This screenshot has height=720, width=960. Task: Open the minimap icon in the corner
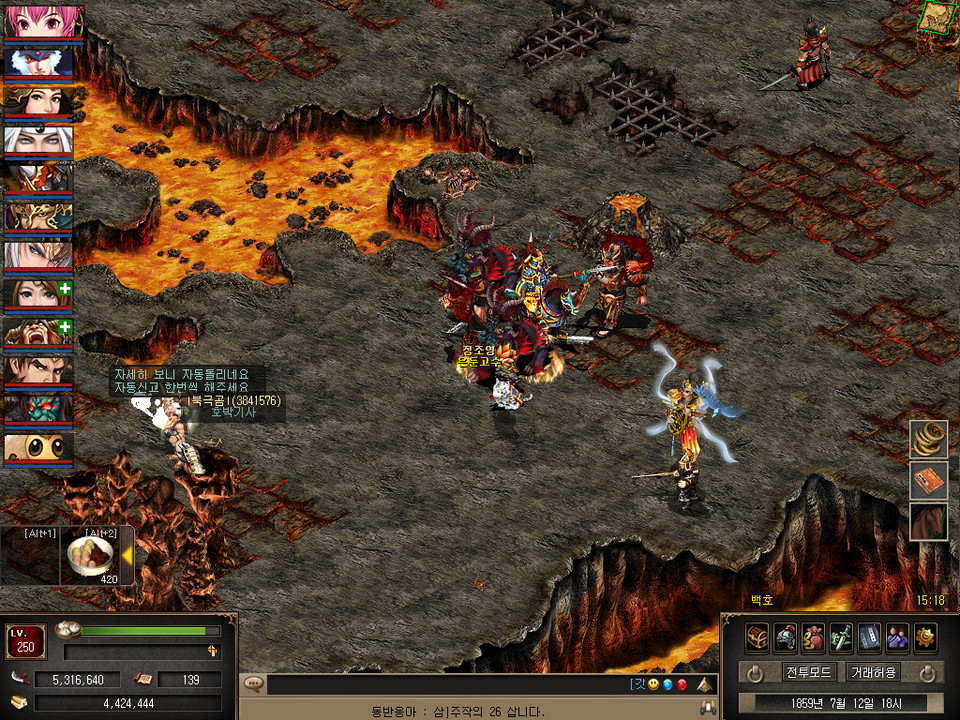pyautogui.click(x=937, y=17)
